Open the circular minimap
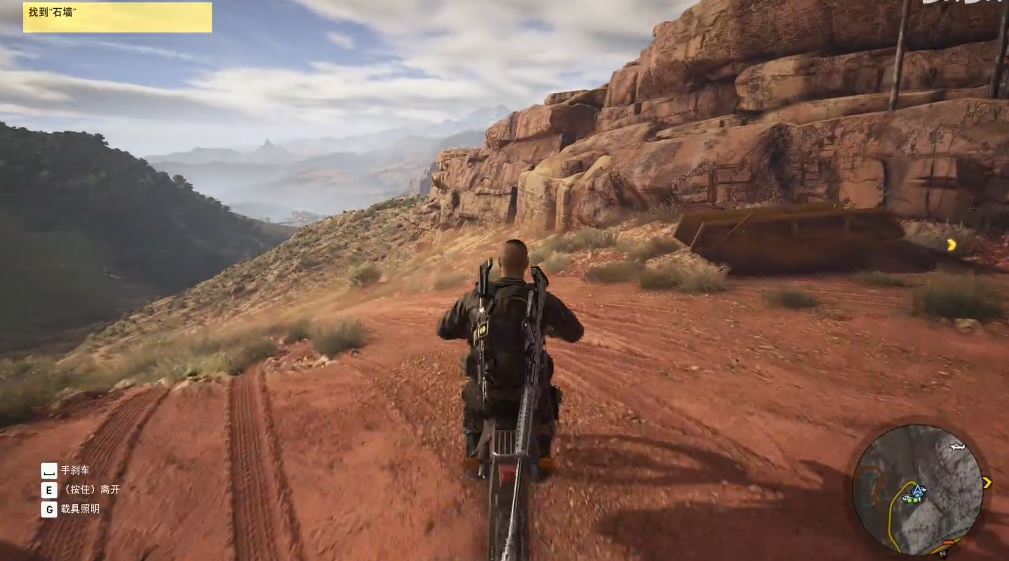The height and width of the screenshot is (561, 1009). coord(918,489)
